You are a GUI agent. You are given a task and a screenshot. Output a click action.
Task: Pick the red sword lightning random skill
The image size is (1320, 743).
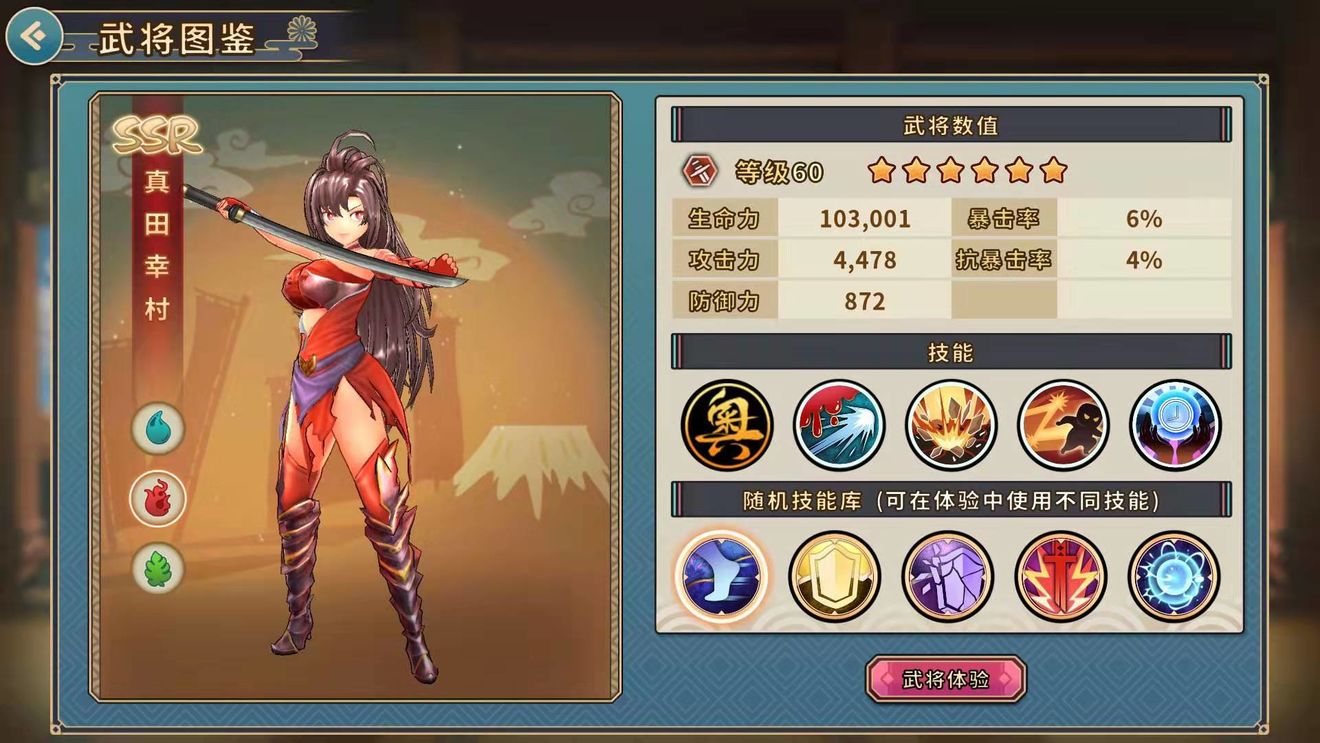tap(1060, 576)
